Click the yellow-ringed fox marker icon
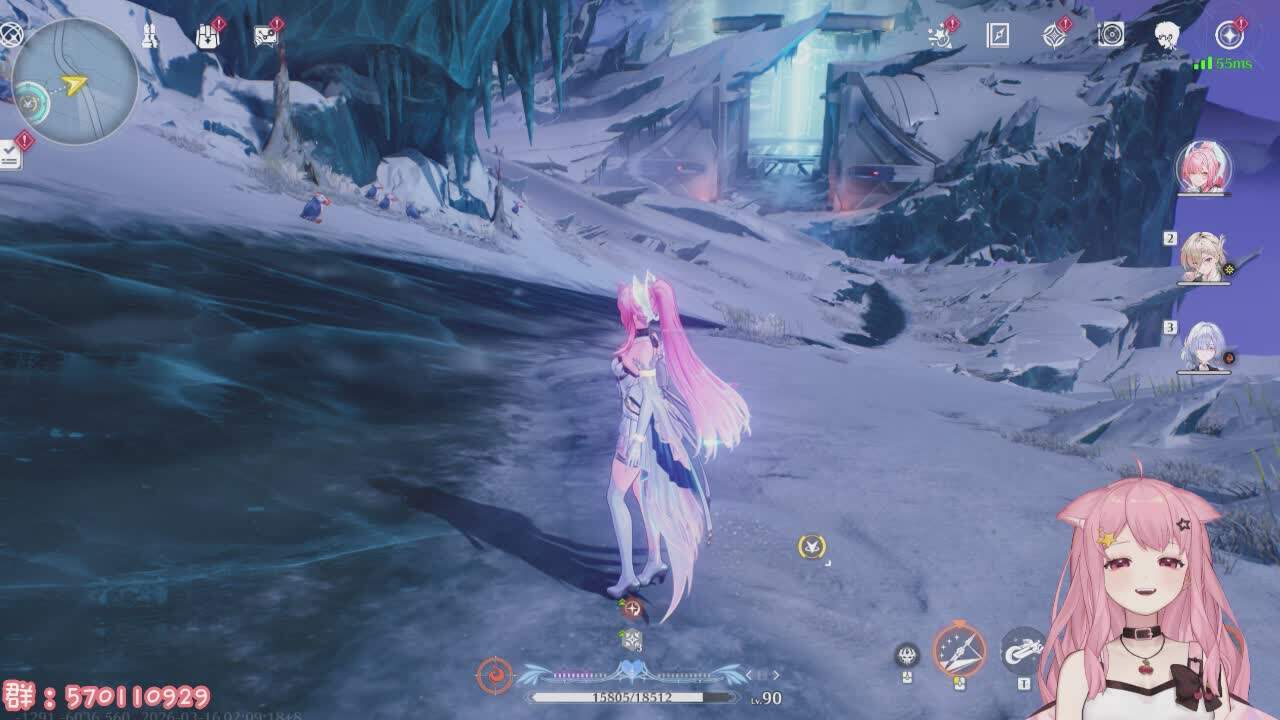The image size is (1280, 720). 812,546
